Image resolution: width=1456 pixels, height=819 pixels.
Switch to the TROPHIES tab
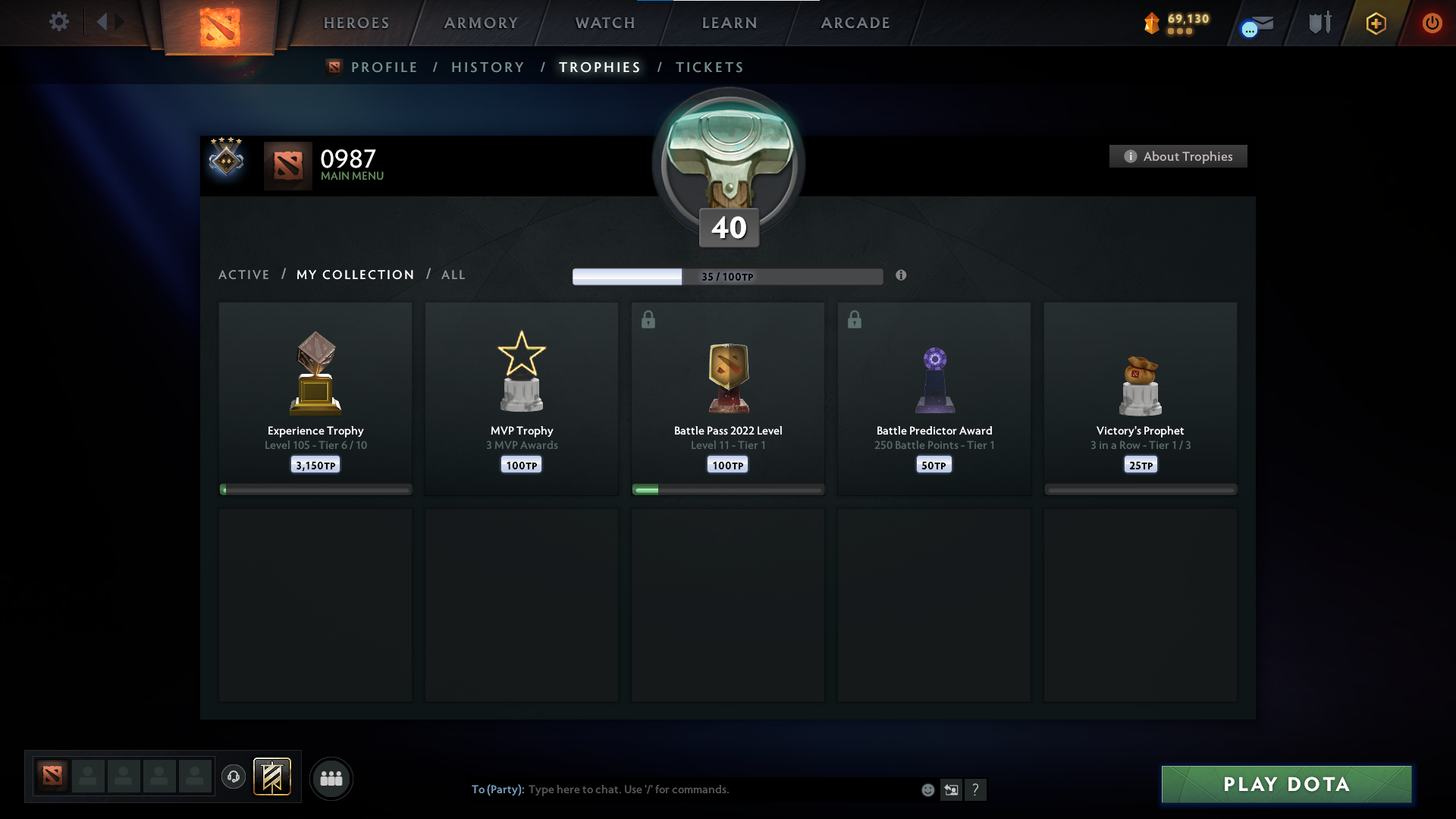click(599, 67)
